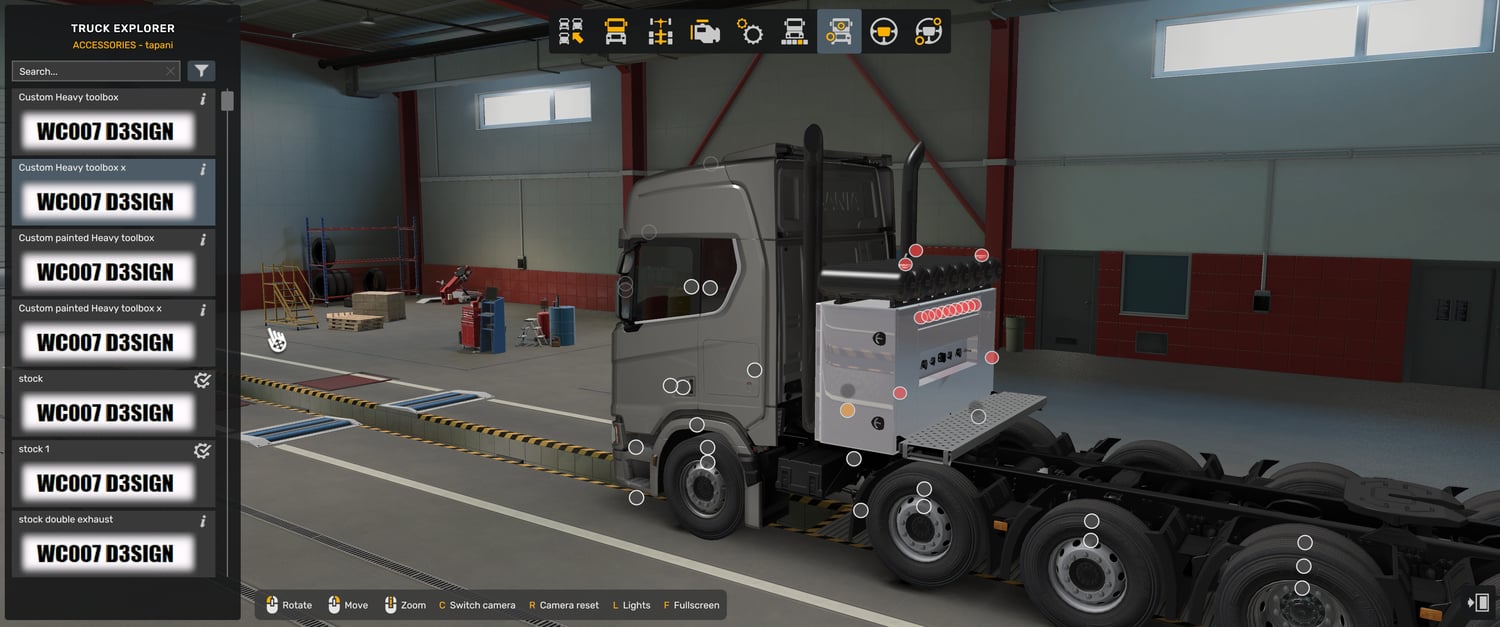Image resolution: width=1500 pixels, height=627 pixels.
Task: Open the transmission gears category
Action: click(750, 32)
